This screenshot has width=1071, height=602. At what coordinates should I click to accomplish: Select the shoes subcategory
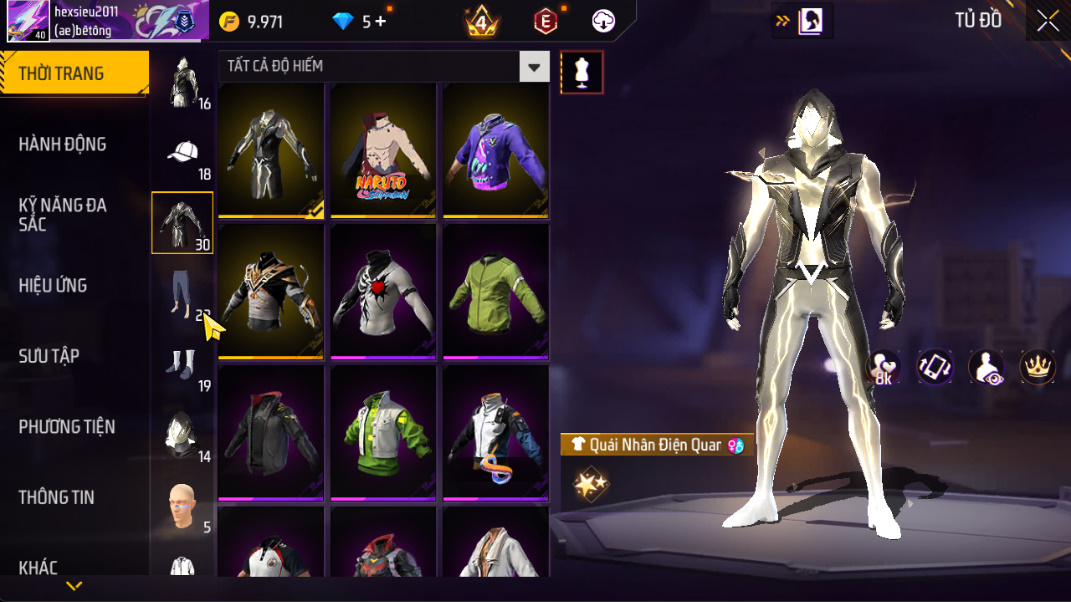[182, 365]
